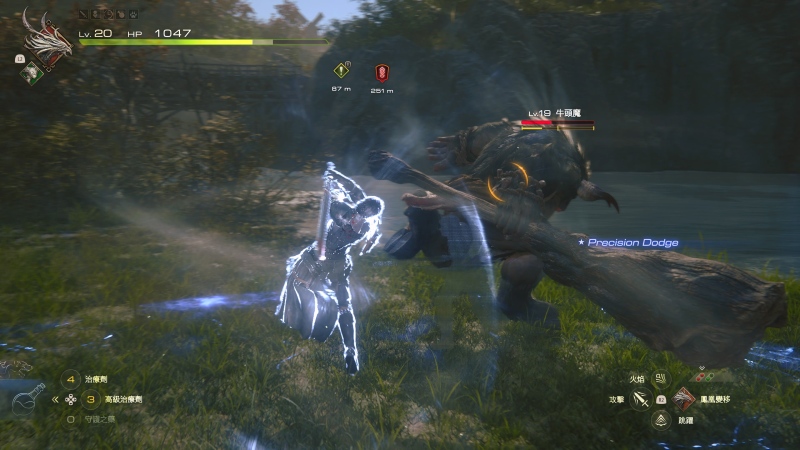Viewport: 800px width, 450px height.
Task: Select the red main-quest objective marker
Action: (381, 72)
